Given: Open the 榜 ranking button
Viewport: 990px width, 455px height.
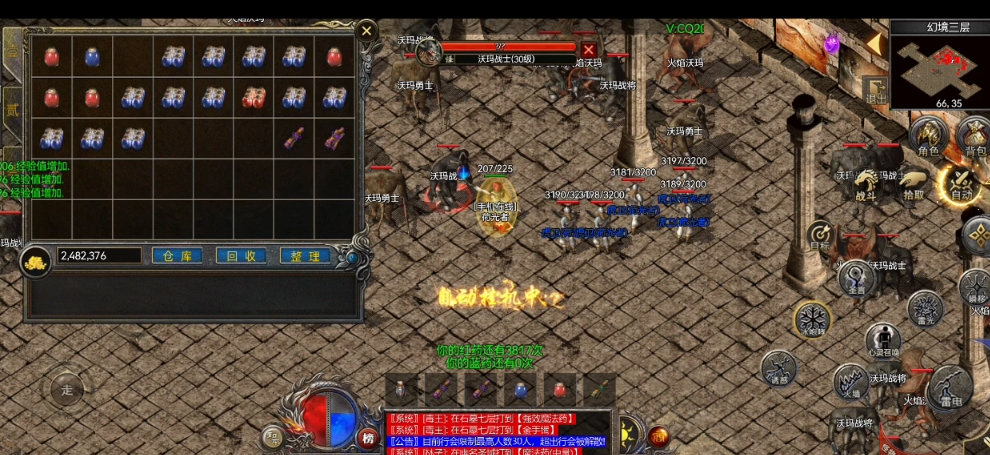Looking at the screenshot, I should (368, 436).
